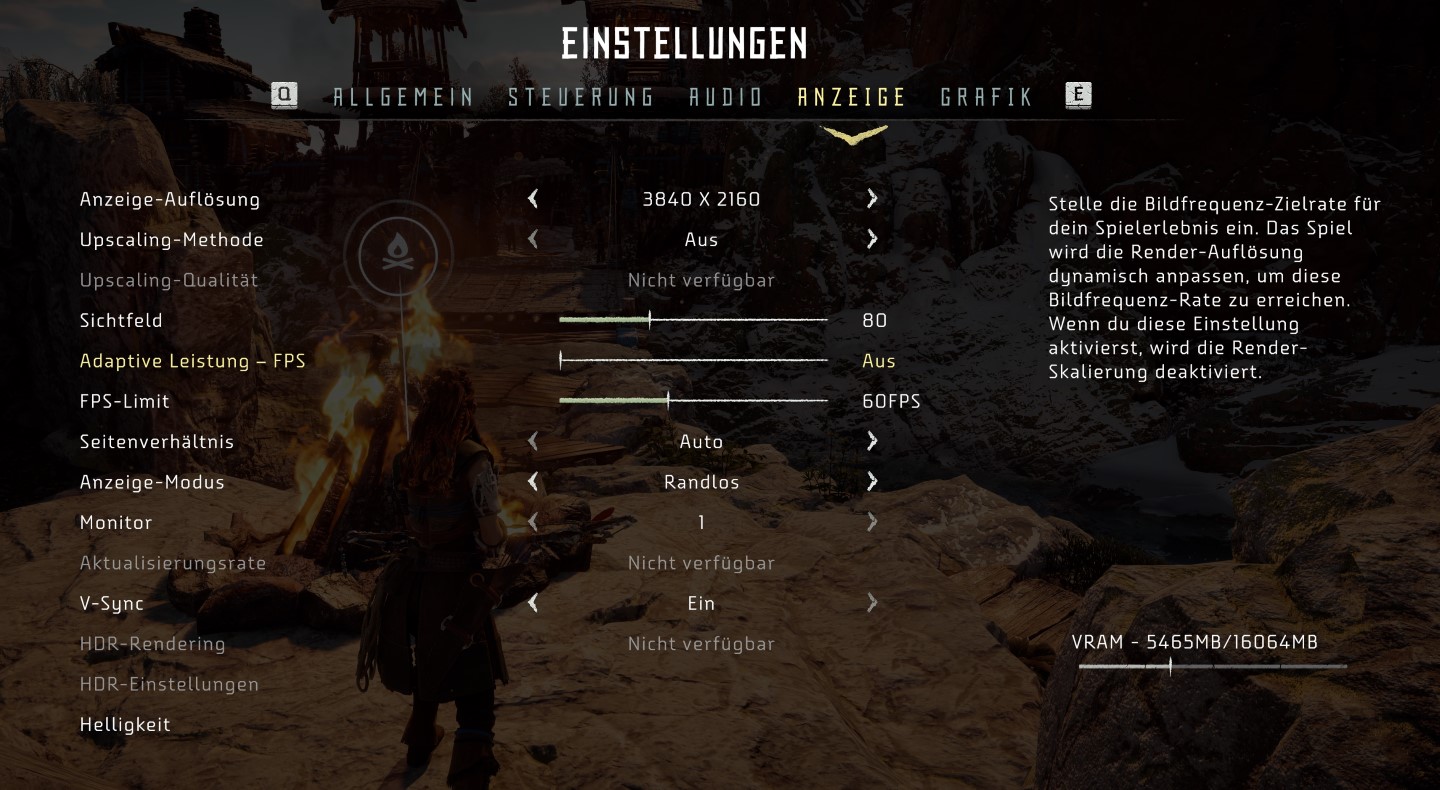Switch Anzeige-Modus from Randlos to Vollbild

(x=871, y=482)
